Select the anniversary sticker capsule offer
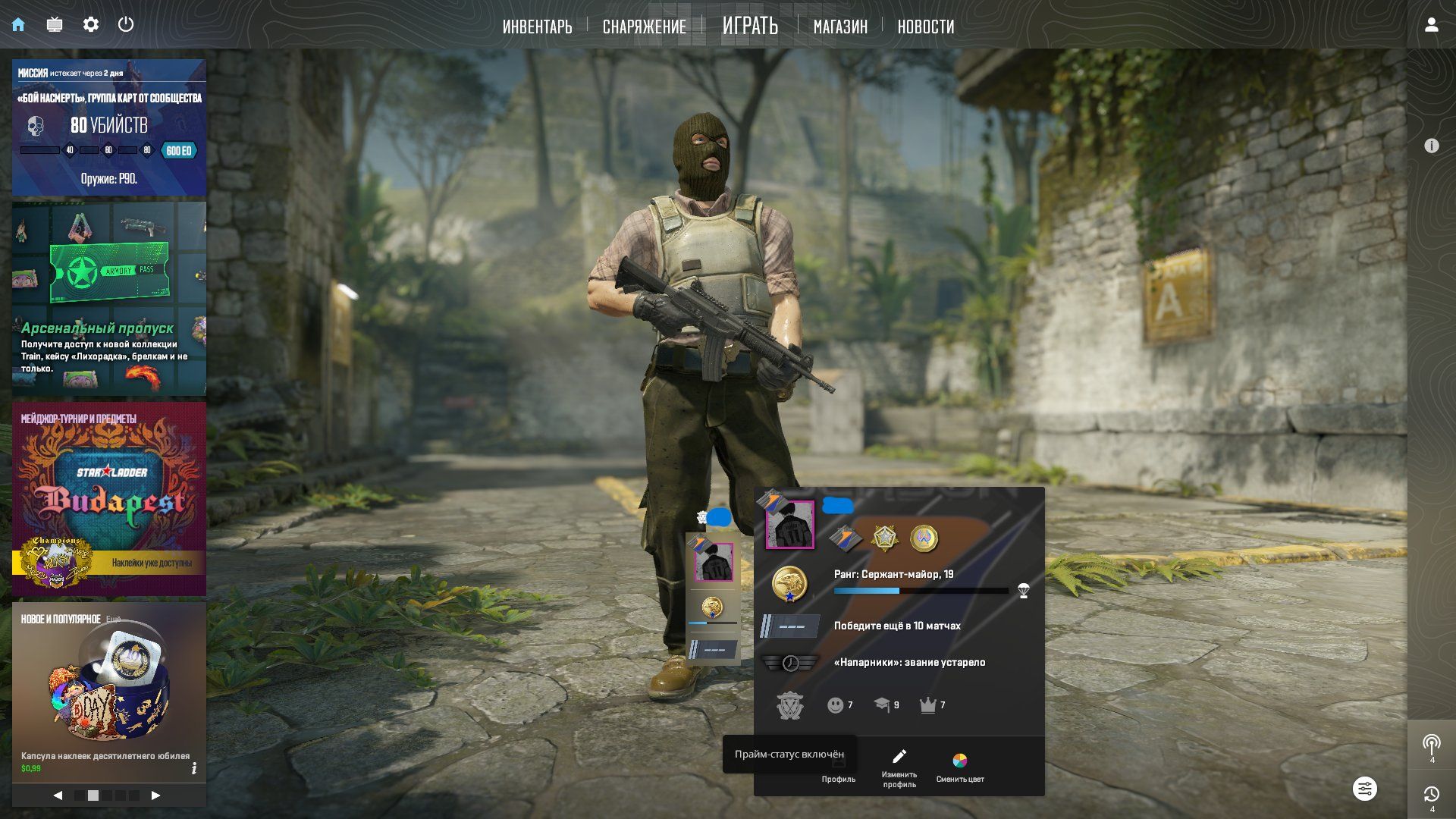Screen dimensions: 1456x819 109,690
